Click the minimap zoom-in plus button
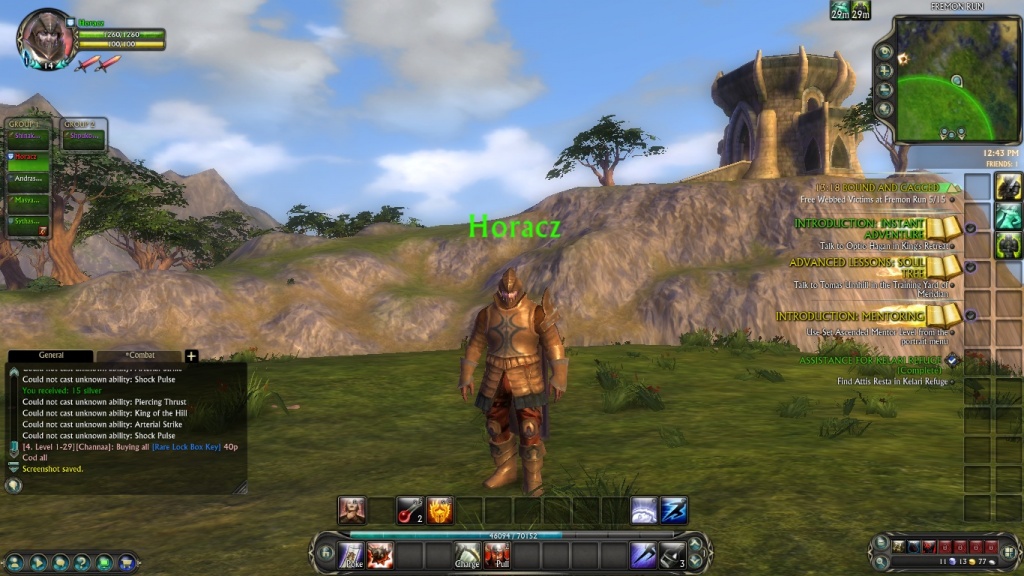Viewport: 1024px width, 576px height. pyautogui.click(x=884, y=71)
